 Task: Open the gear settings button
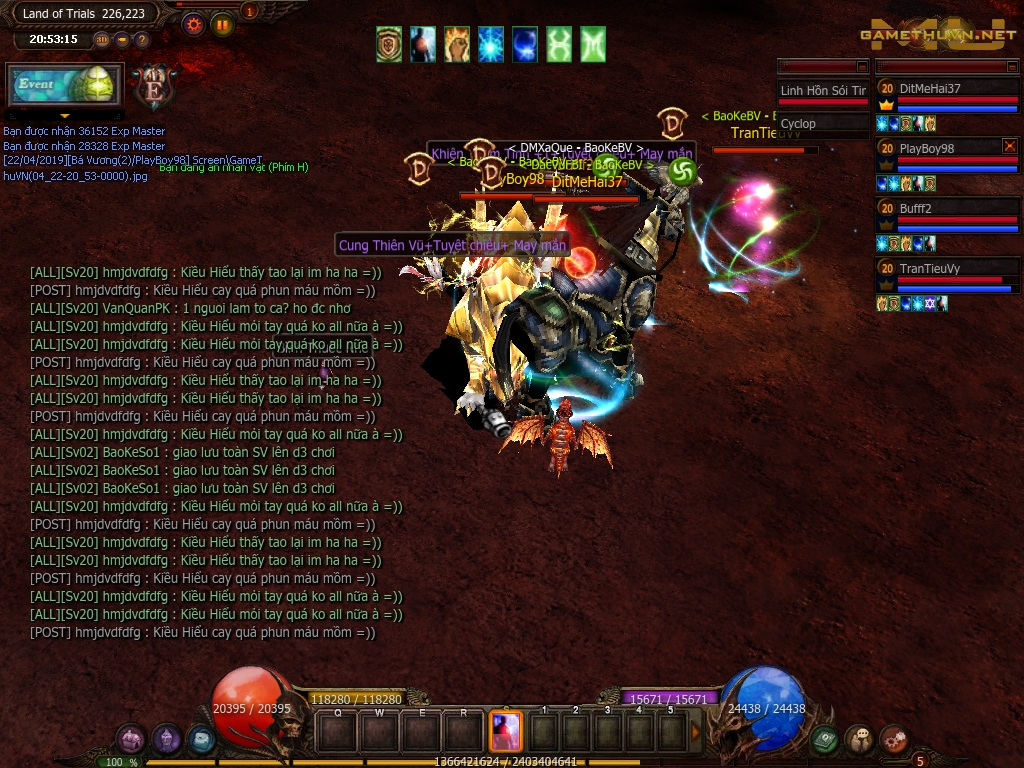pyautogui.click(x=194, y=25)
